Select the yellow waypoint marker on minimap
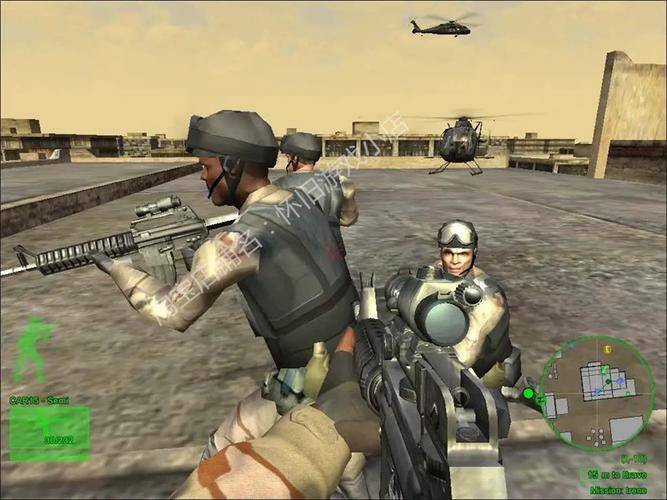 606,350
